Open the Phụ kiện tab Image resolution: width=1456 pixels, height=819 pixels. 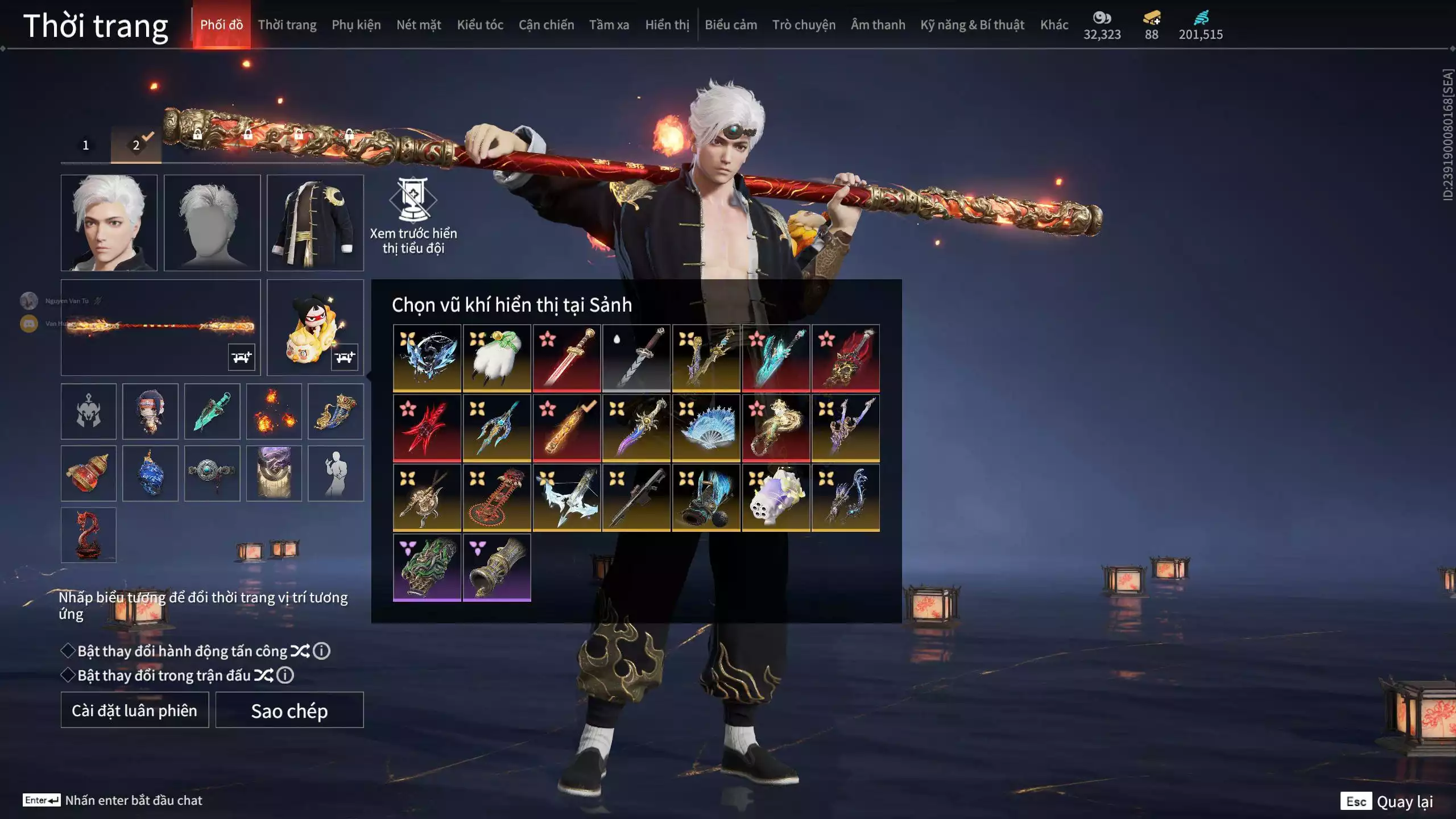(356, 25)
